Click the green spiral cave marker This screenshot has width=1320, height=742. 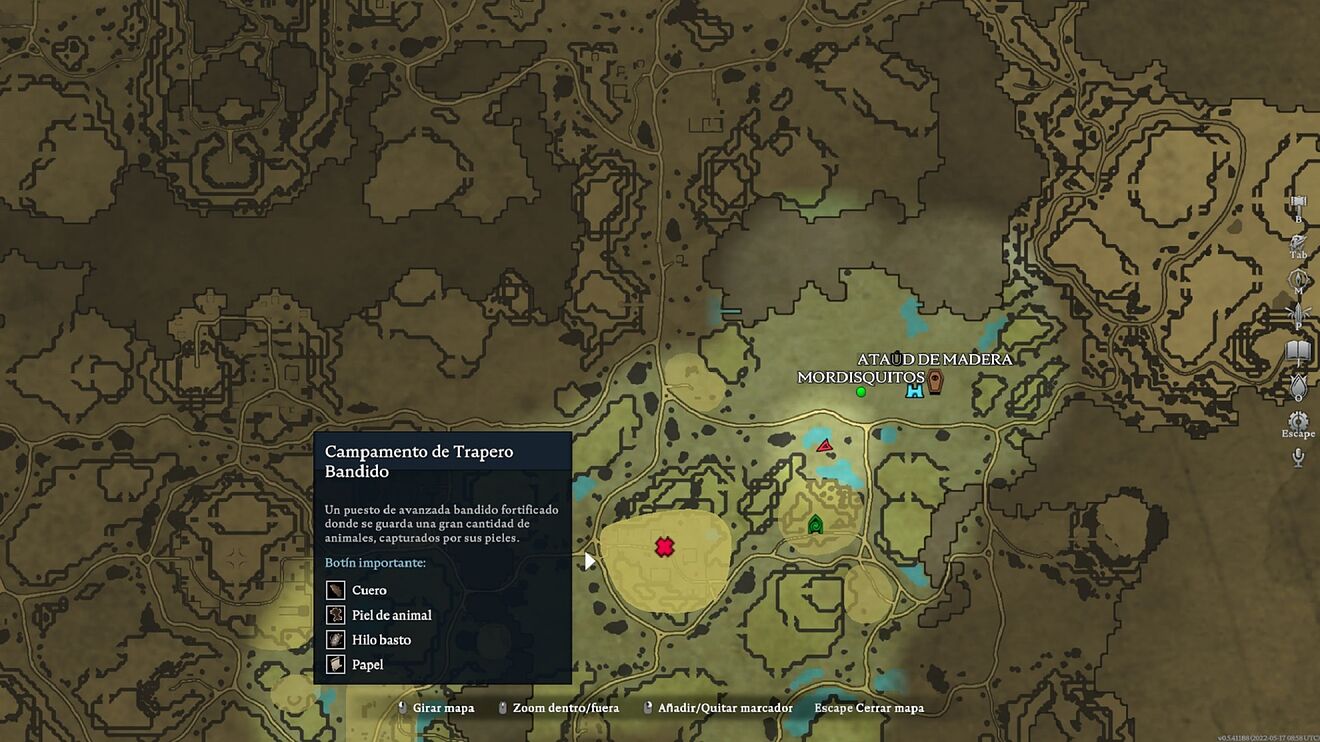(x=815, y=523)
